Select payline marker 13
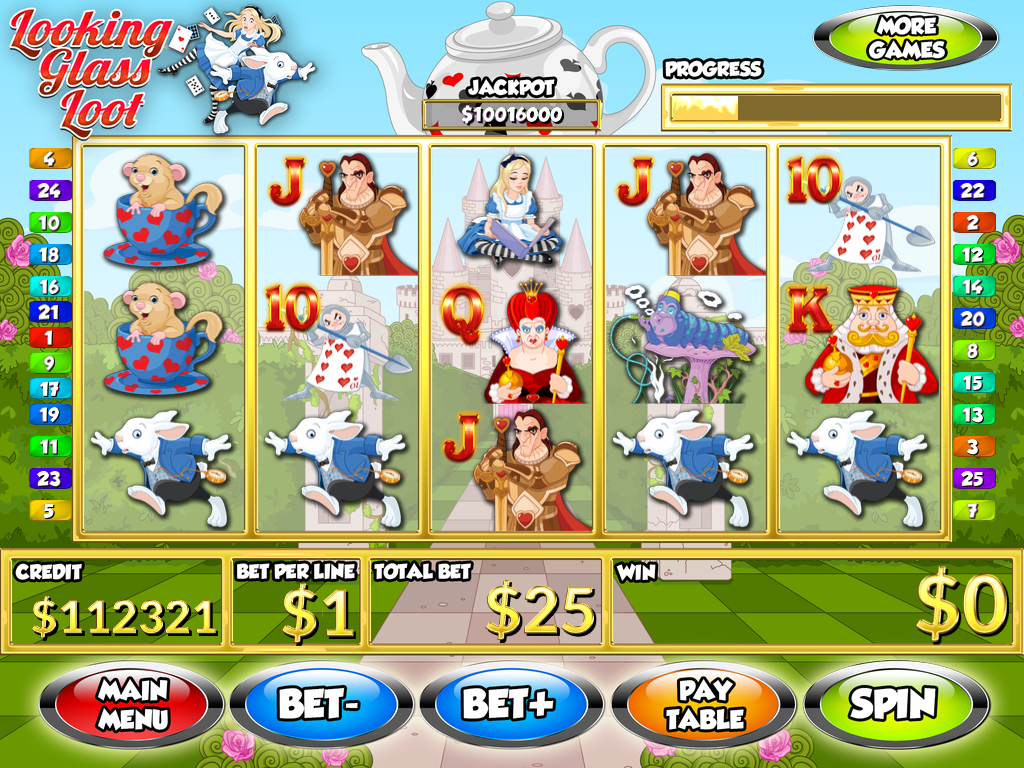The width and height of the screenshot is (1024, 768). [x=972, y=414]
